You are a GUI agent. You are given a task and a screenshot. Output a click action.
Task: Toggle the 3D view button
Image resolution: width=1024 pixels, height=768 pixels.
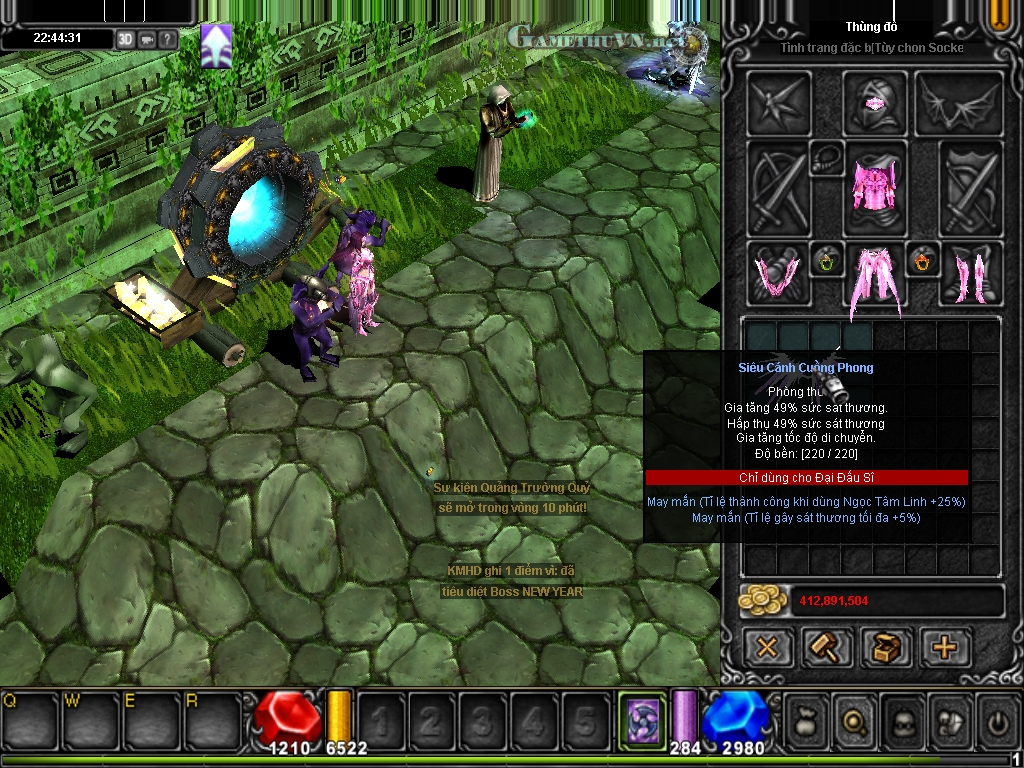tap(125, 39)
